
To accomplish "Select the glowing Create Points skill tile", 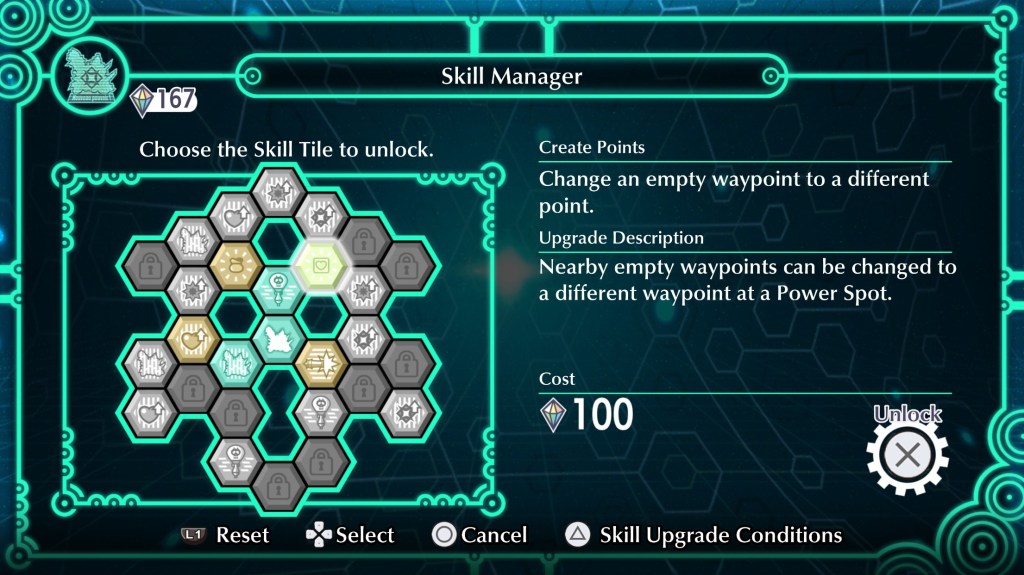I will (320, 265).
